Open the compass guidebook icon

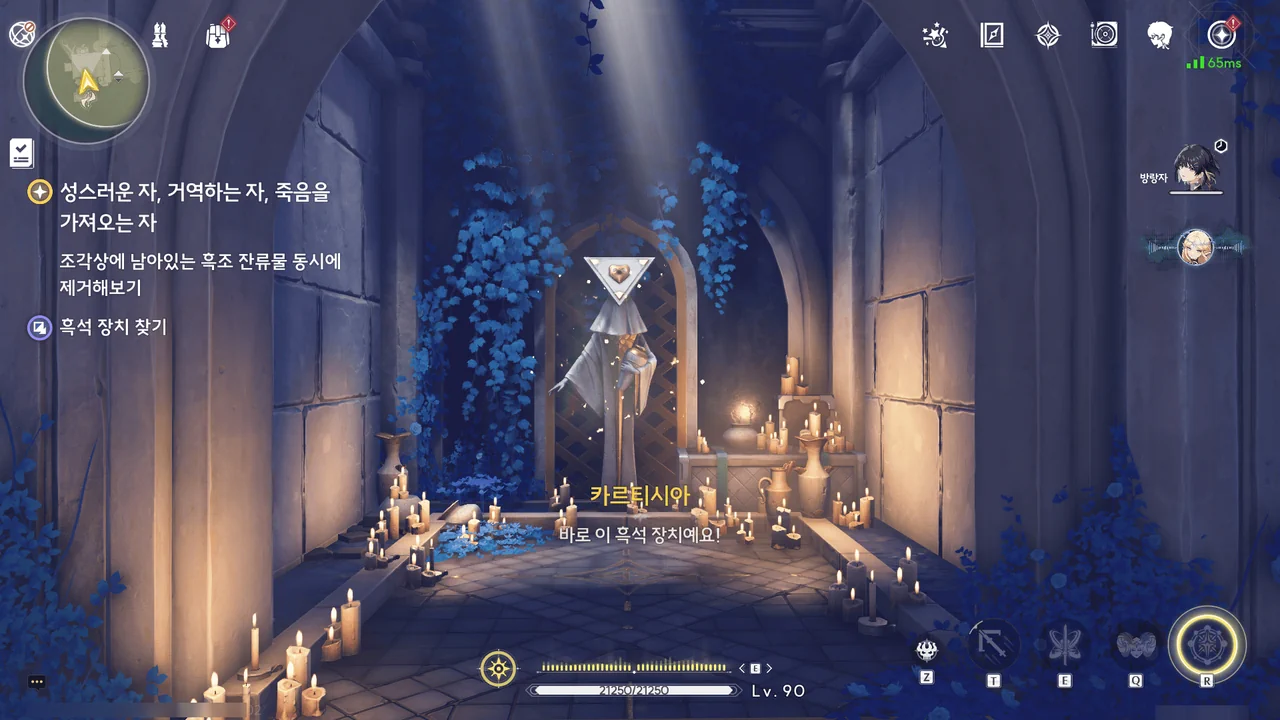[x=991, y=36]
